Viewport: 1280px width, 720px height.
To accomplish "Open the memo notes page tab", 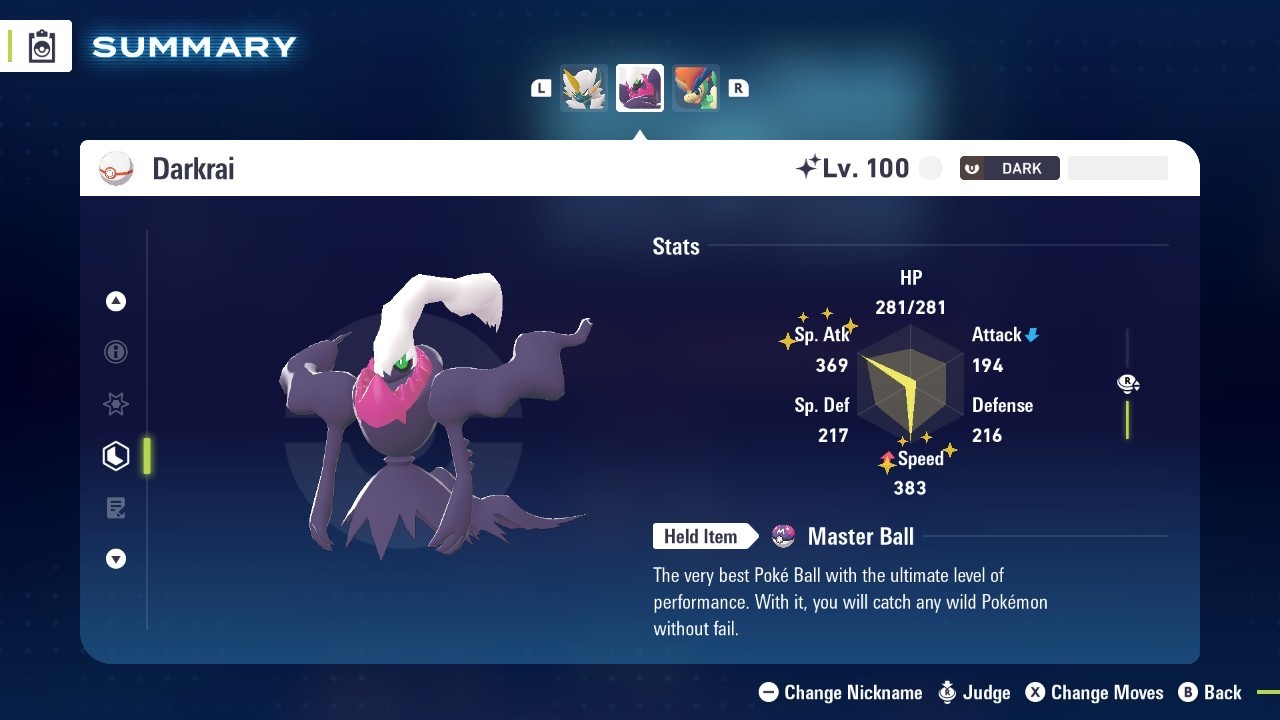I will [x=116, y=508].
